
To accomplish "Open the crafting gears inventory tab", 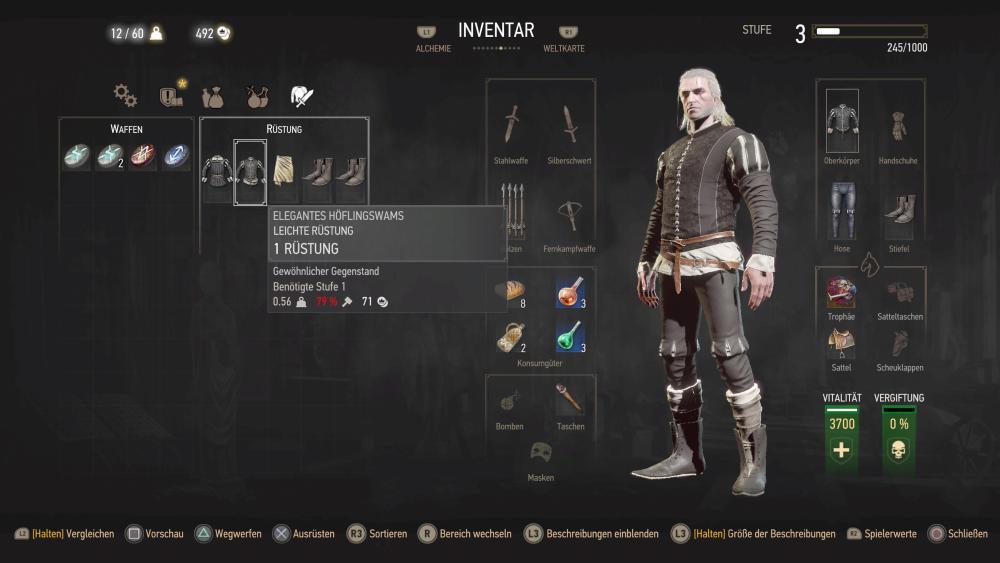I will (x=125, y=95).
